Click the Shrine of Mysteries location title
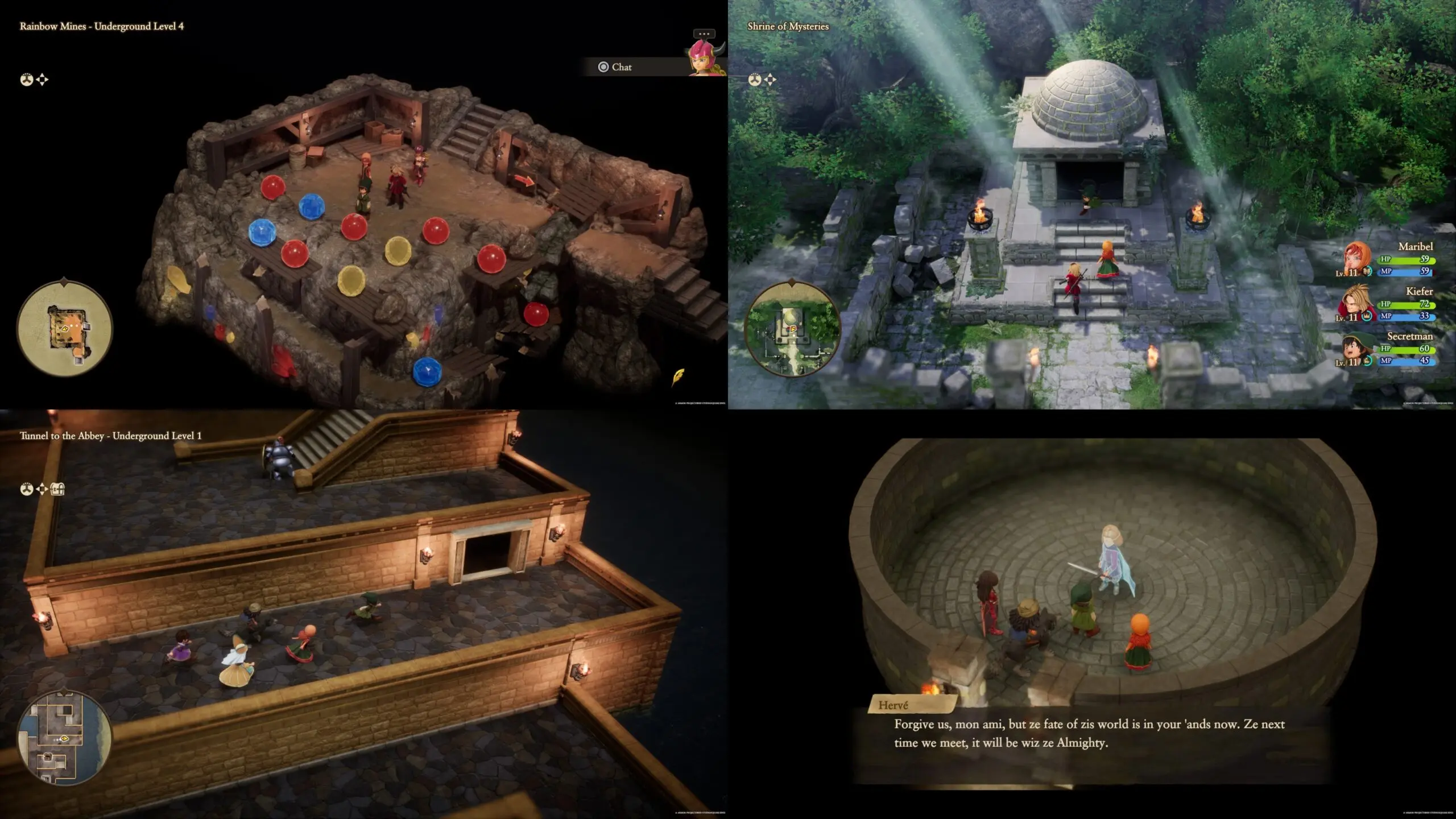Image resolution: width=1456 pixels, height=819 pixels. tap(789, 26)
